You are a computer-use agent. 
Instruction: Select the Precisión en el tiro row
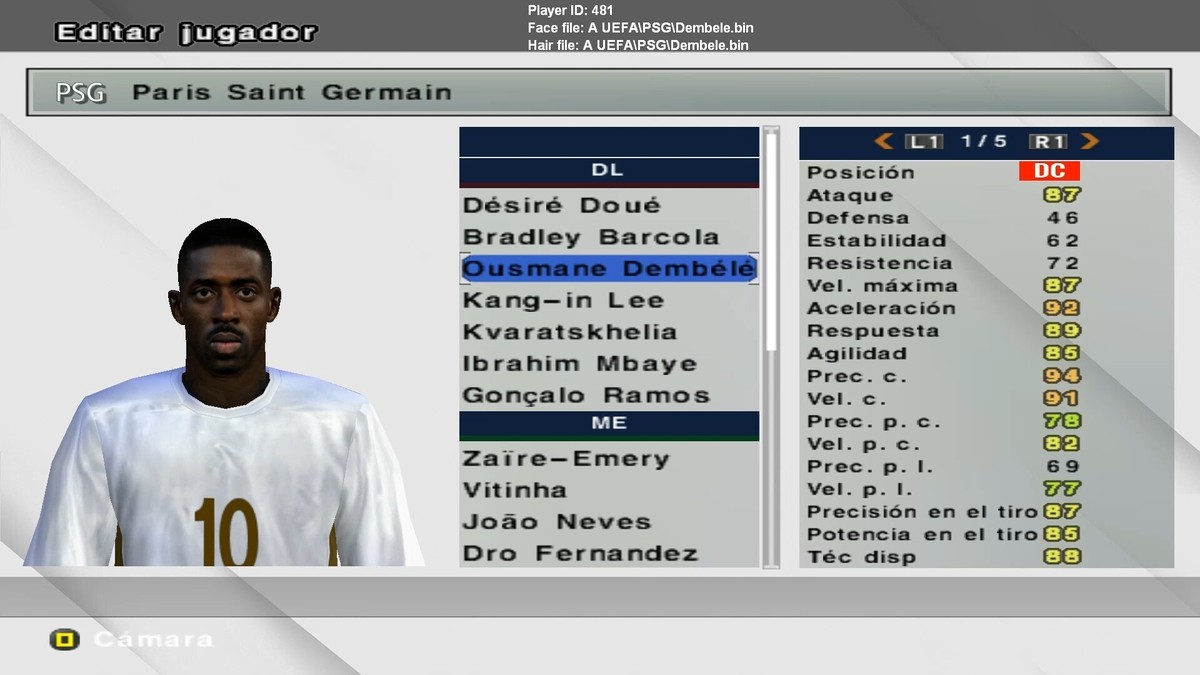tap(985, 512)
